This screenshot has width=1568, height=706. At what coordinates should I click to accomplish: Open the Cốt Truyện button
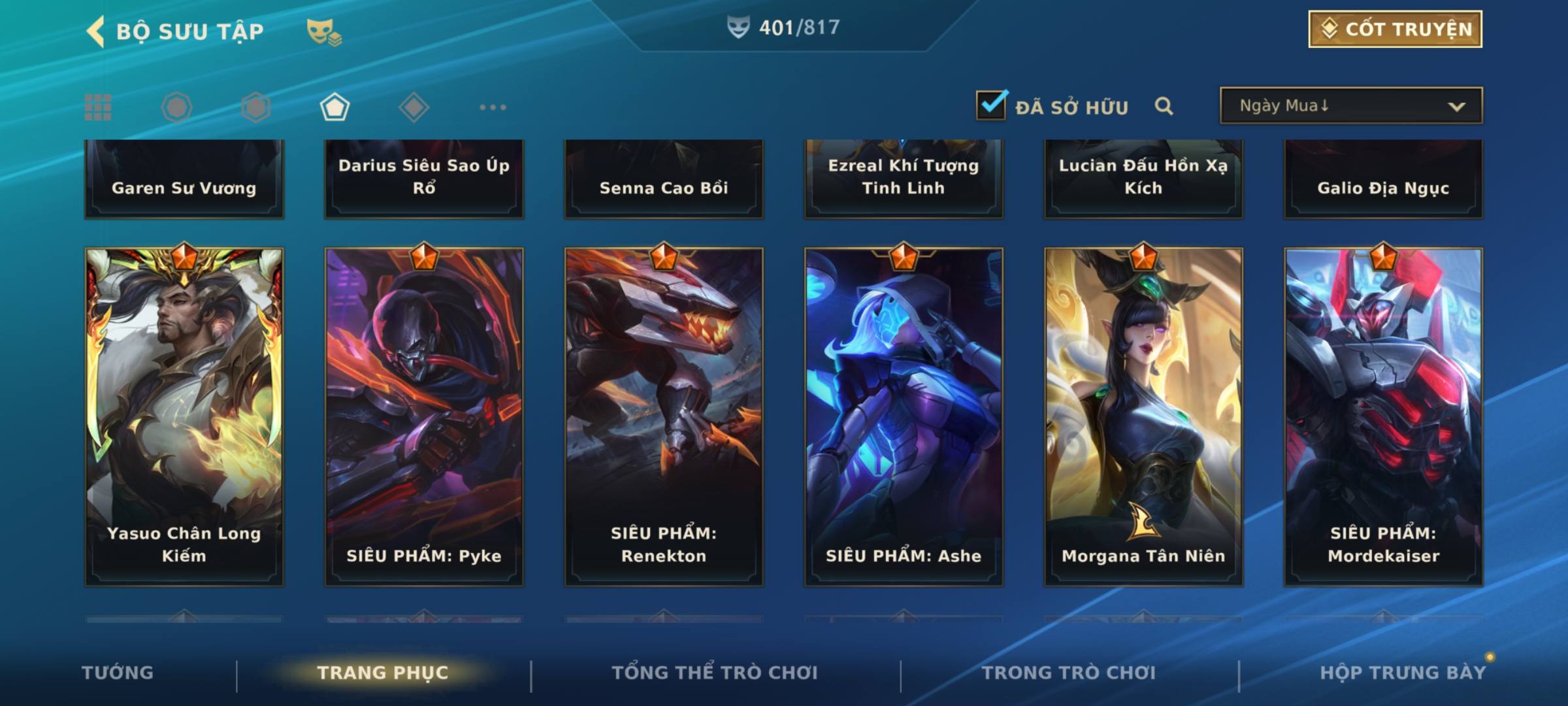1395,29
